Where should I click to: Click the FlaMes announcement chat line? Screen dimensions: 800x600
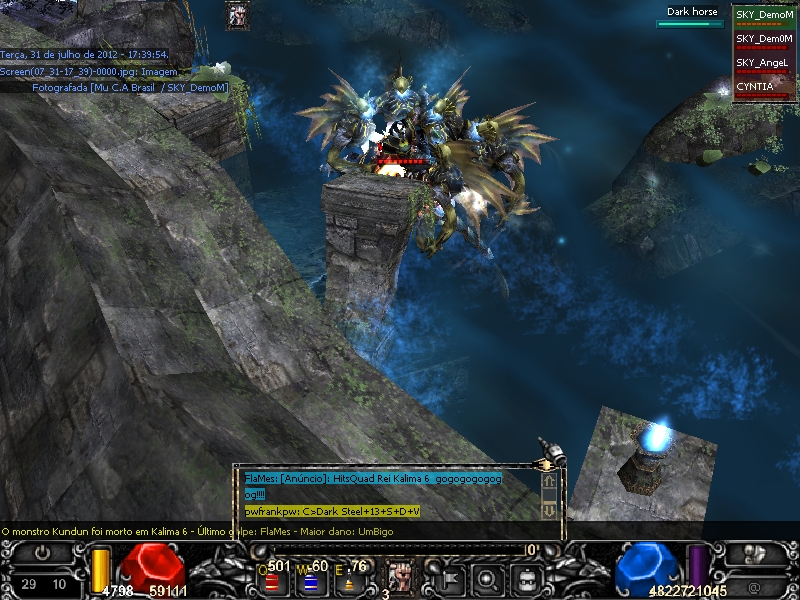coord(372,479)
